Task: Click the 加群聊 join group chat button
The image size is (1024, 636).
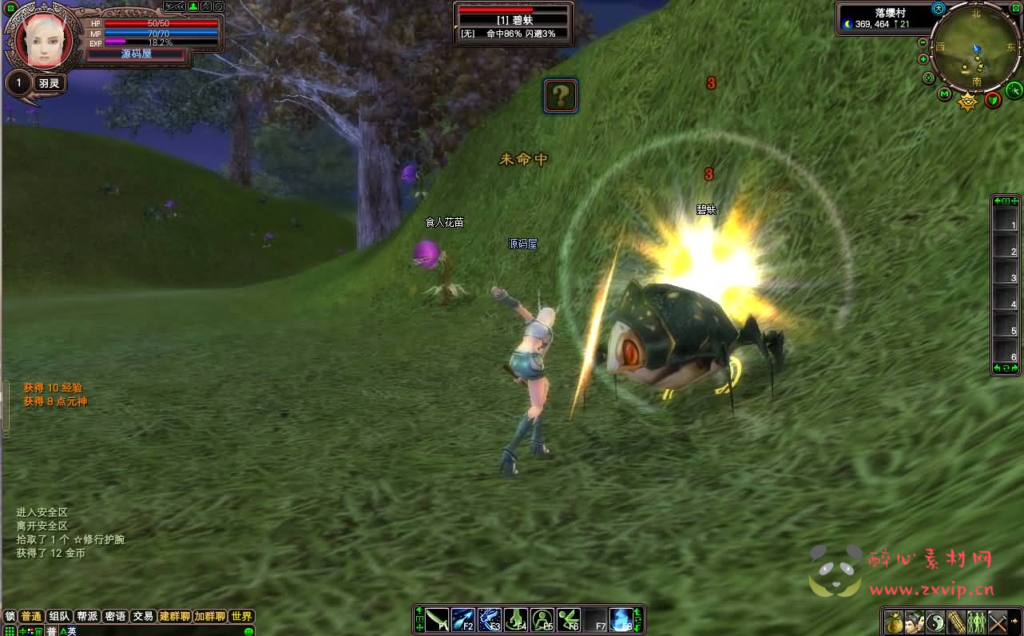Action: point(210,617)
